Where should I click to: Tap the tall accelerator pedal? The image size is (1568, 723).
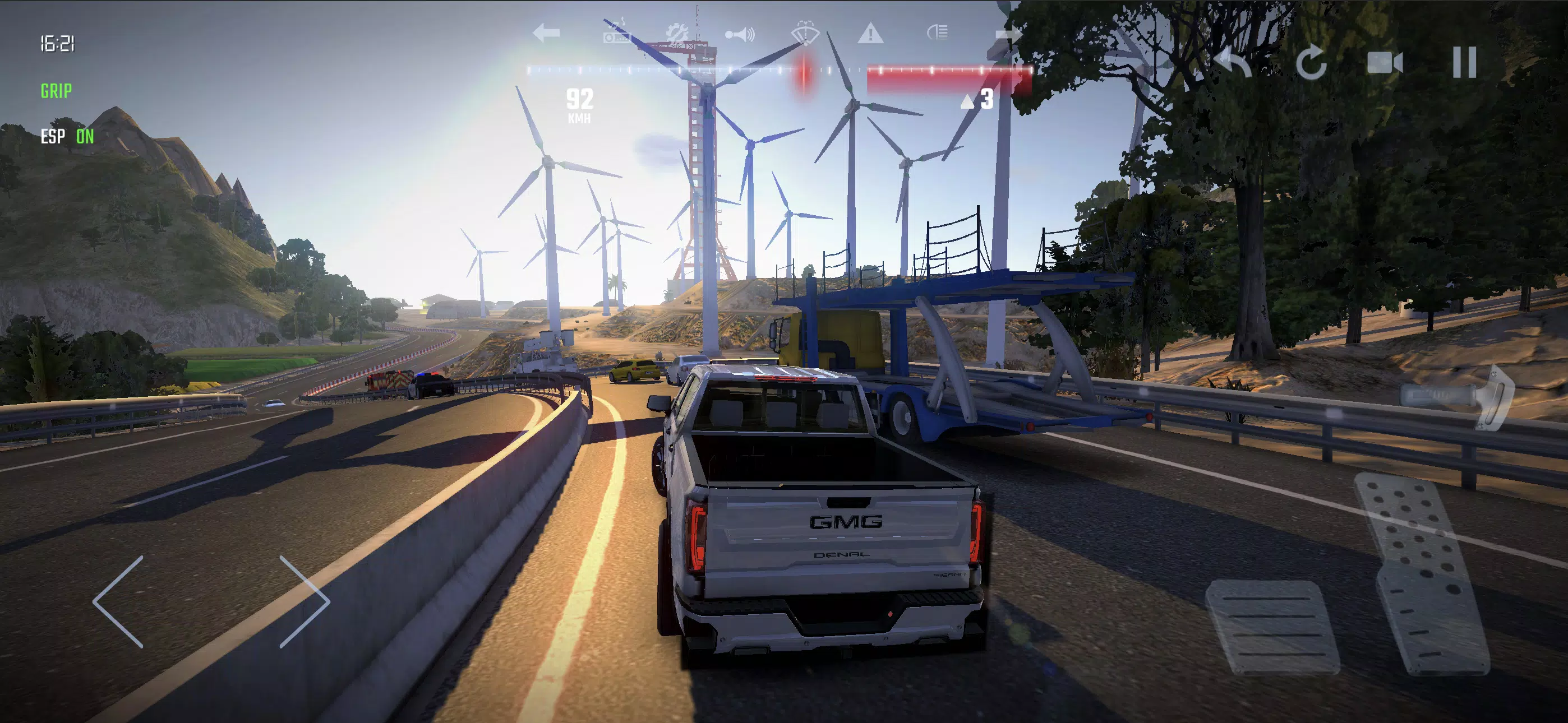point(1421,572)
